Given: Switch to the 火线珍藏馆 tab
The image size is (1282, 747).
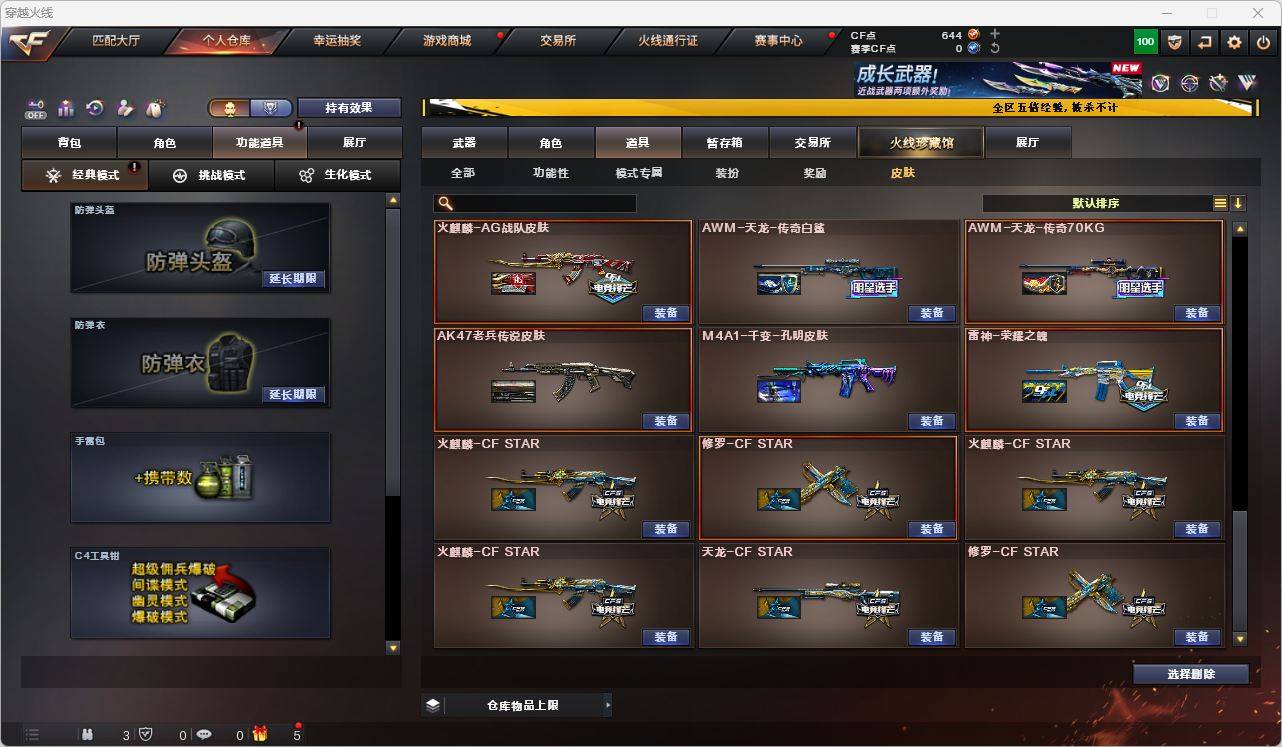Looking at the screenshot, I should (919, 142).
